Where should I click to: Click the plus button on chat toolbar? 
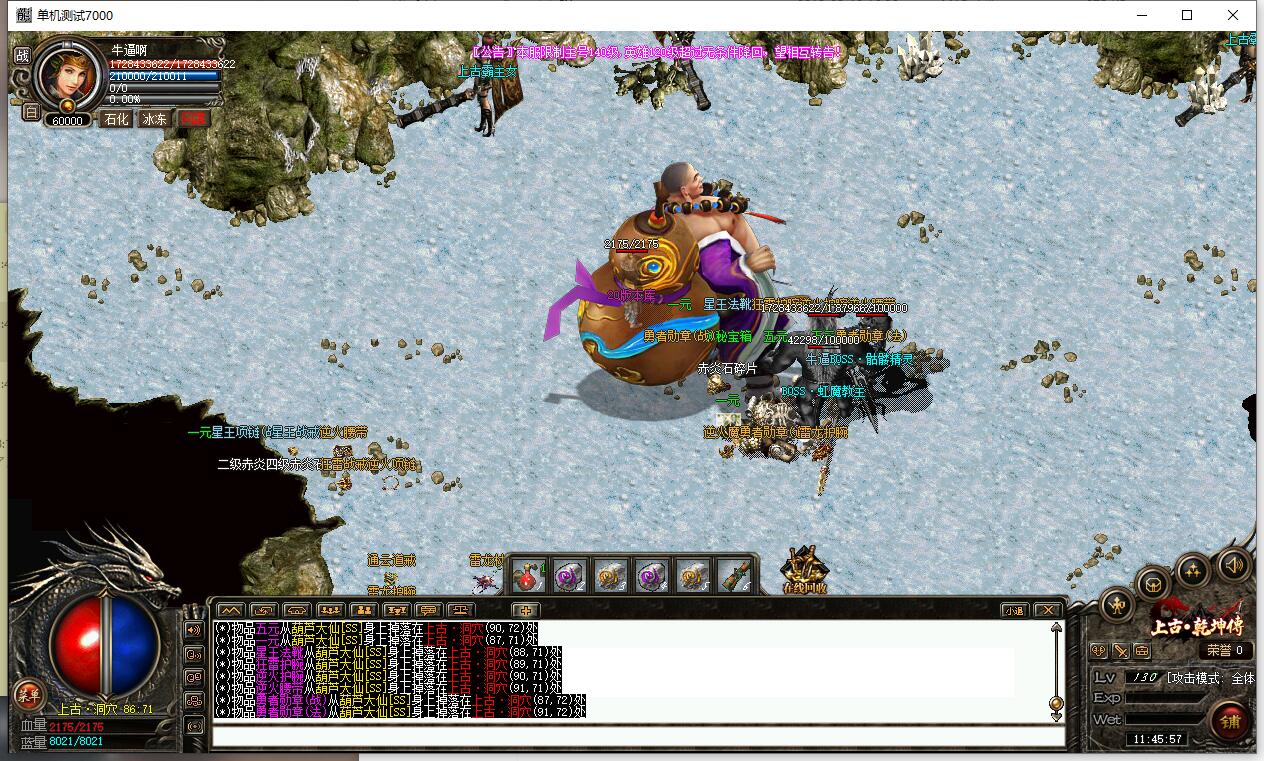[x=526, y=610]
